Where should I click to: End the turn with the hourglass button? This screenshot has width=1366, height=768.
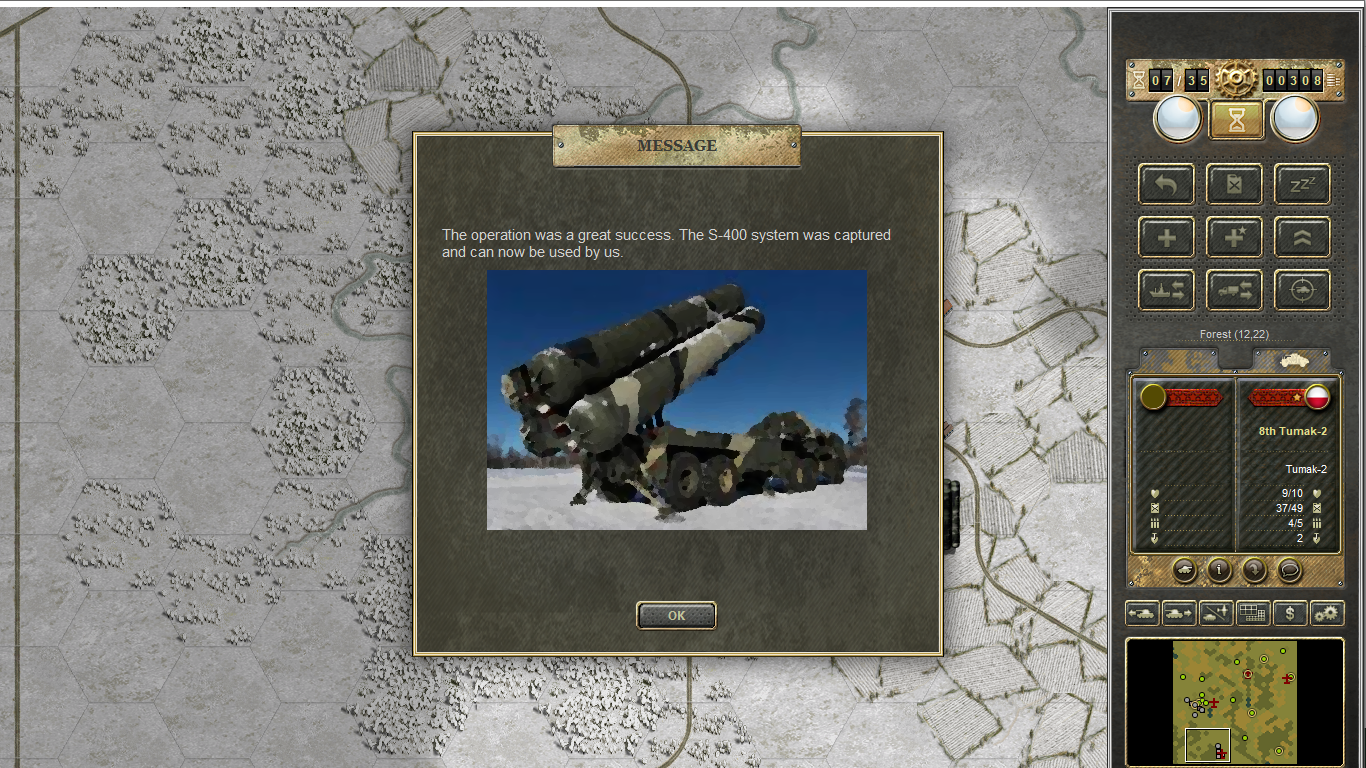coord(1236,120)
